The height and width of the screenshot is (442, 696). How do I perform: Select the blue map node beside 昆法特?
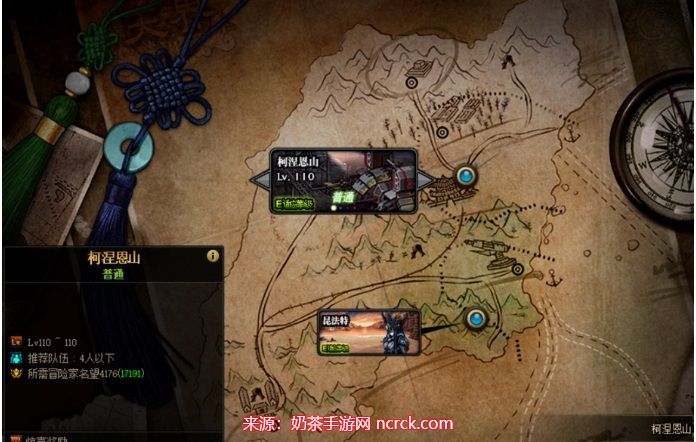476,320
